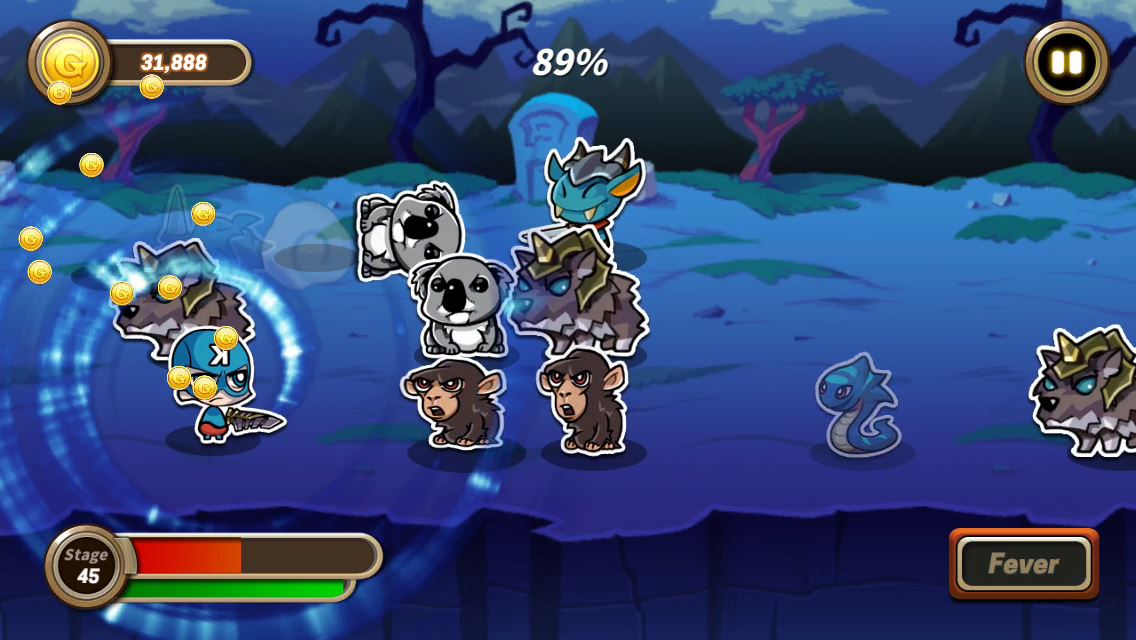Activate the Fever button
The image size is (1136, 640).
pyautogui.click(x=1023, y=564)
